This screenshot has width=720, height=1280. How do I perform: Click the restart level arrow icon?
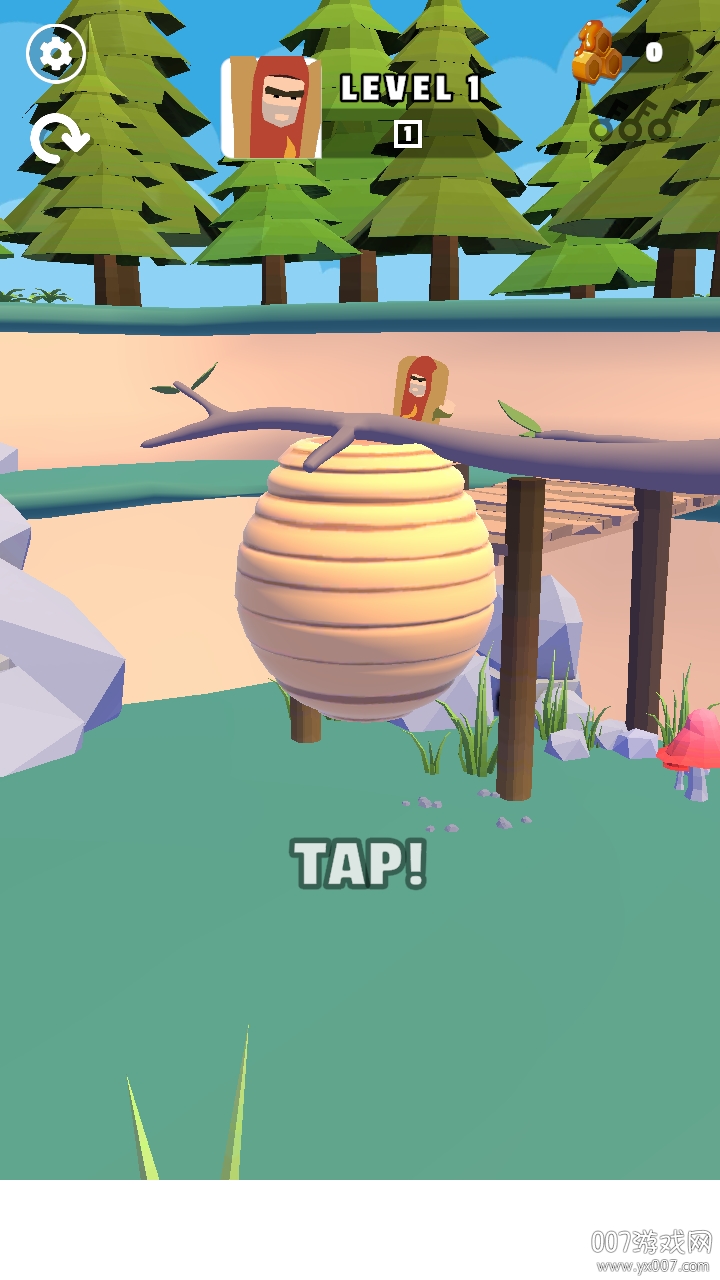click(x=58, y=138)
